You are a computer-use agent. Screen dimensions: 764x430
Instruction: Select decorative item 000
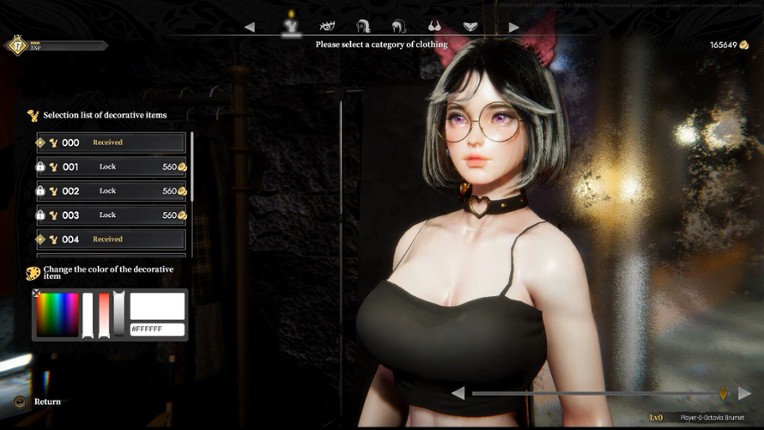pyautogui.click(x=111, y=143)
